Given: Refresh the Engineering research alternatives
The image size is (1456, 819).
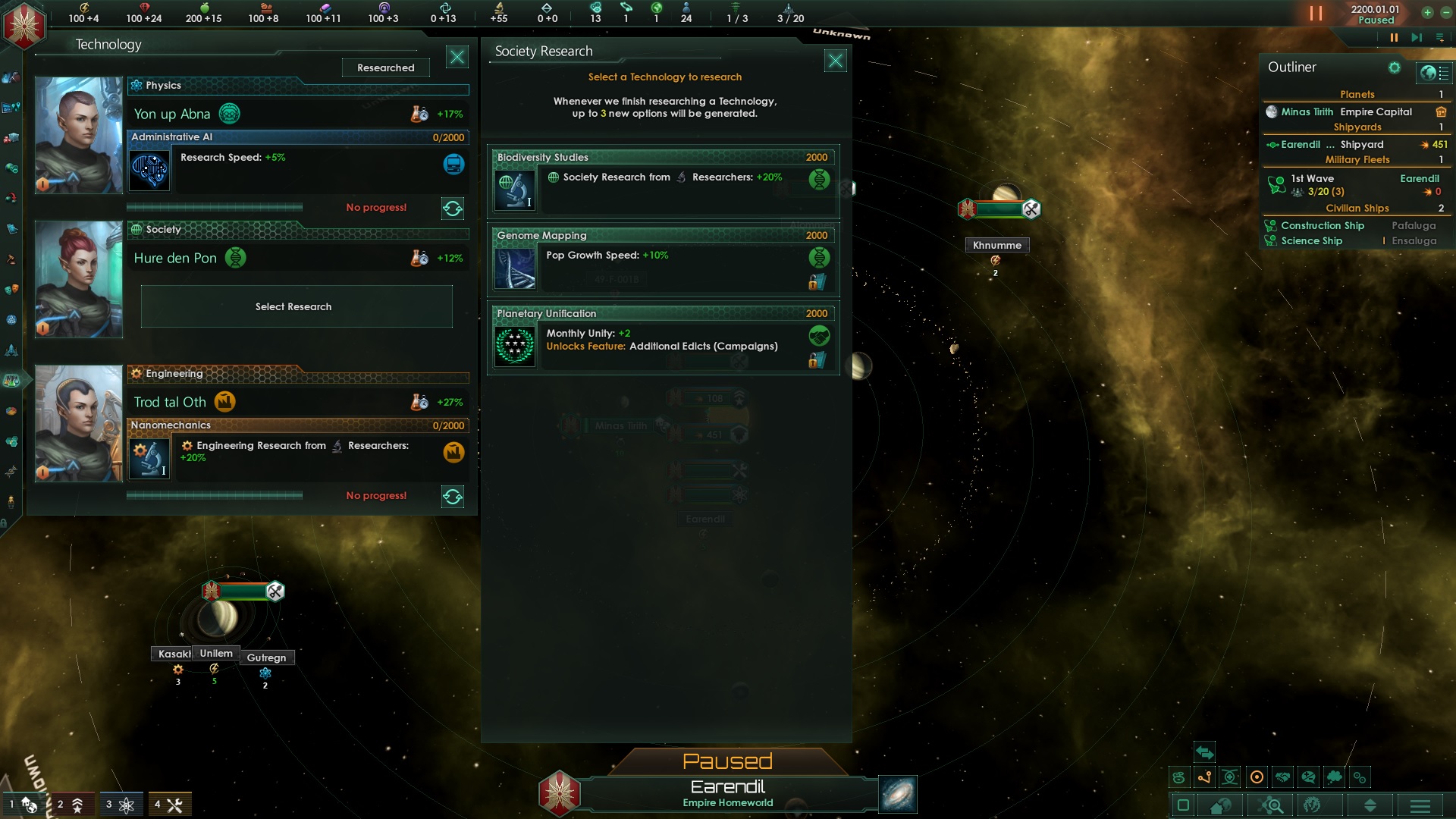Looking at the screenshot, I should 453,497.
